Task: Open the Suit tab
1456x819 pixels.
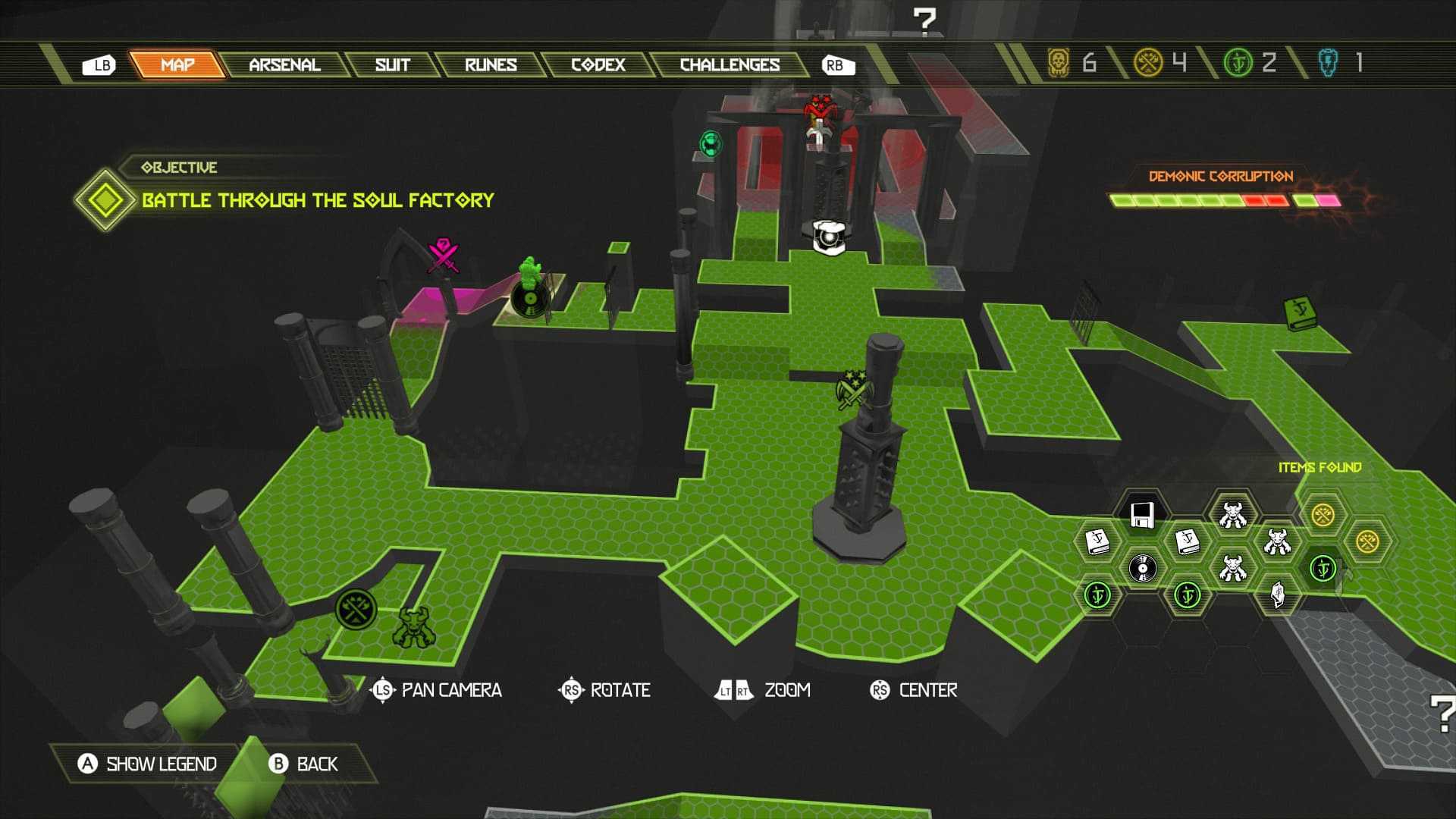Action: tap(392, 65)
